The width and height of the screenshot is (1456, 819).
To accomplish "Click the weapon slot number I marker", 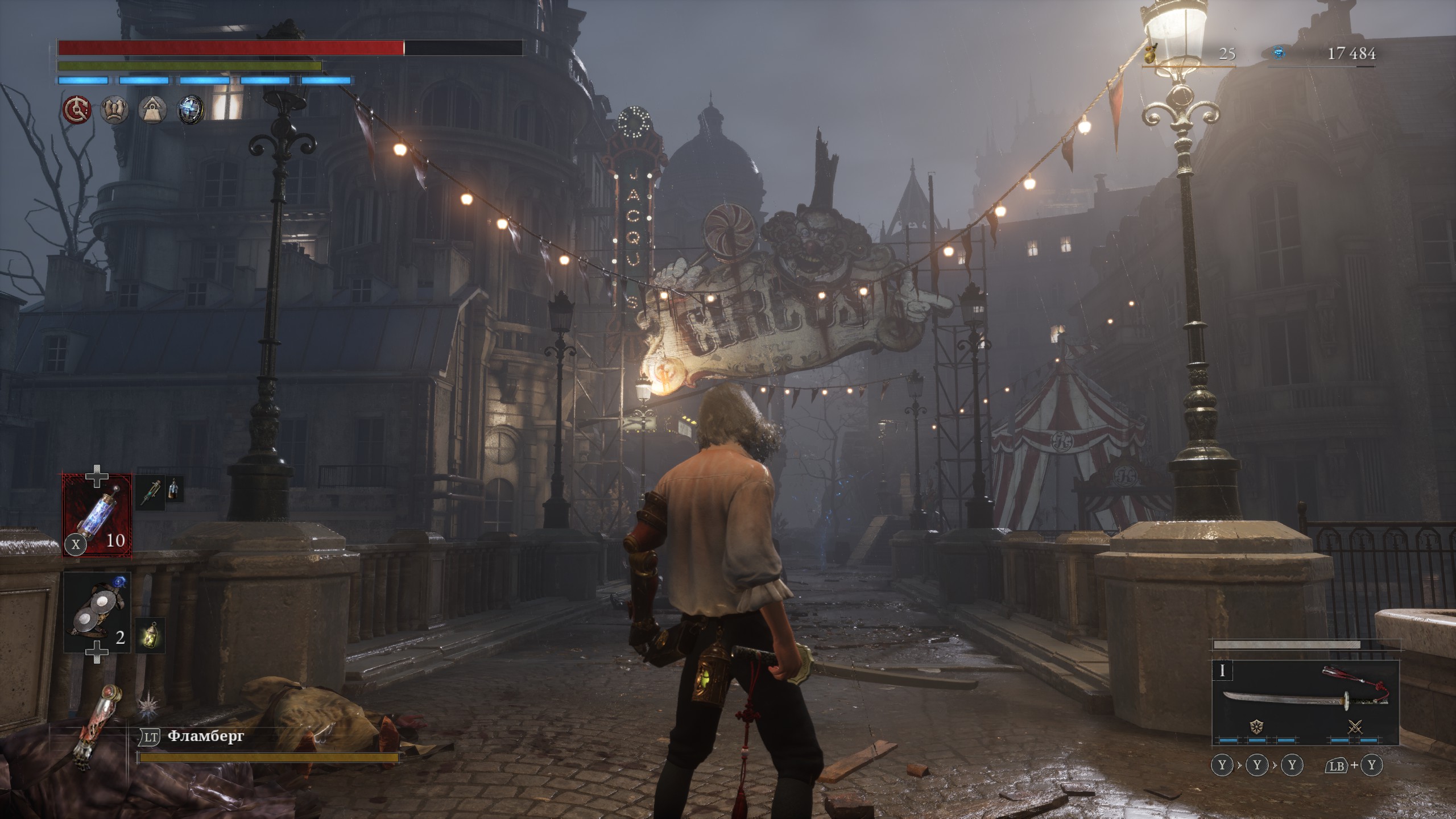I will pyautogui.click(x=1222, y=671).
